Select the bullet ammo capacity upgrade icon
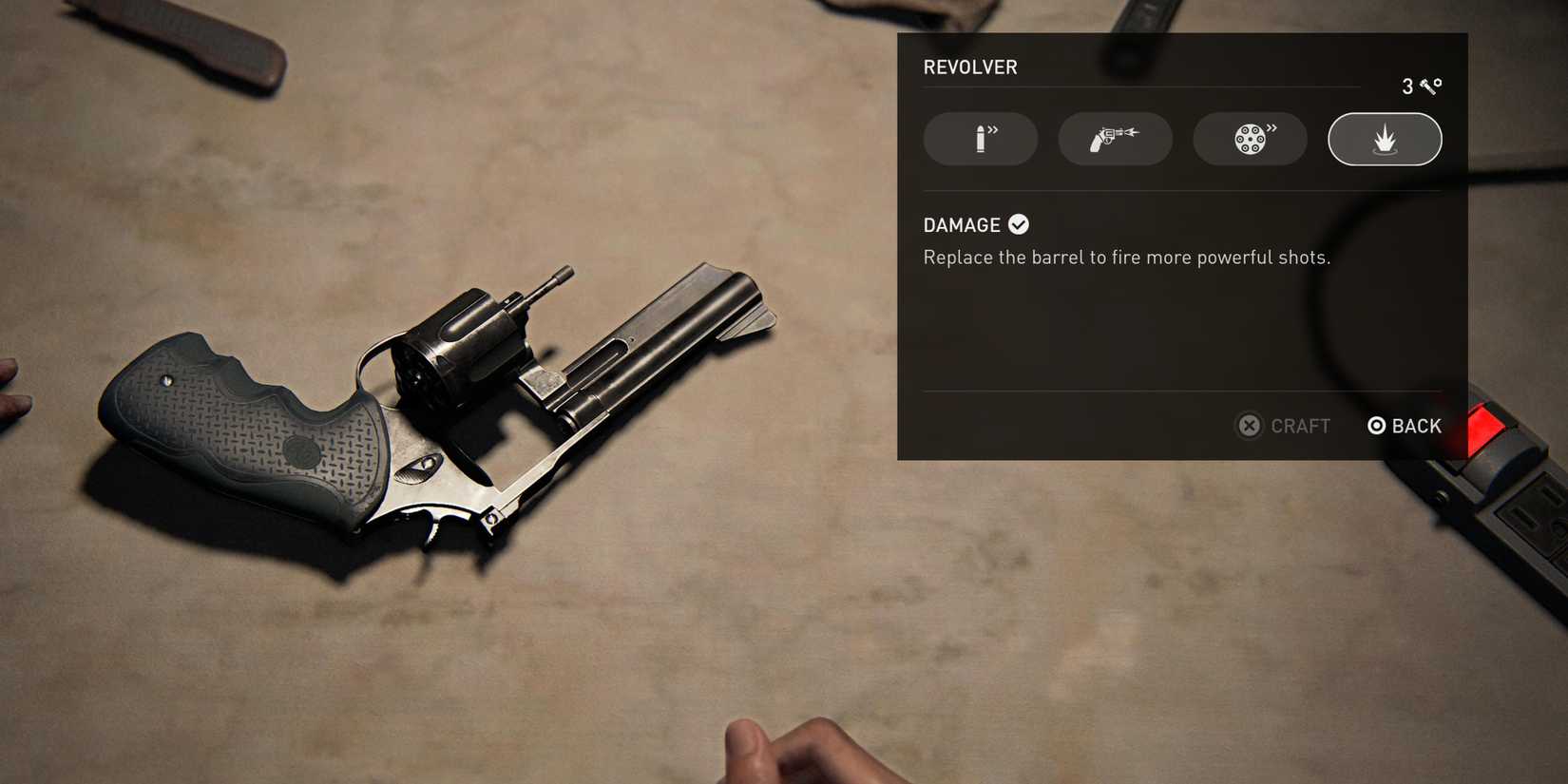 (x=981, y=139)
